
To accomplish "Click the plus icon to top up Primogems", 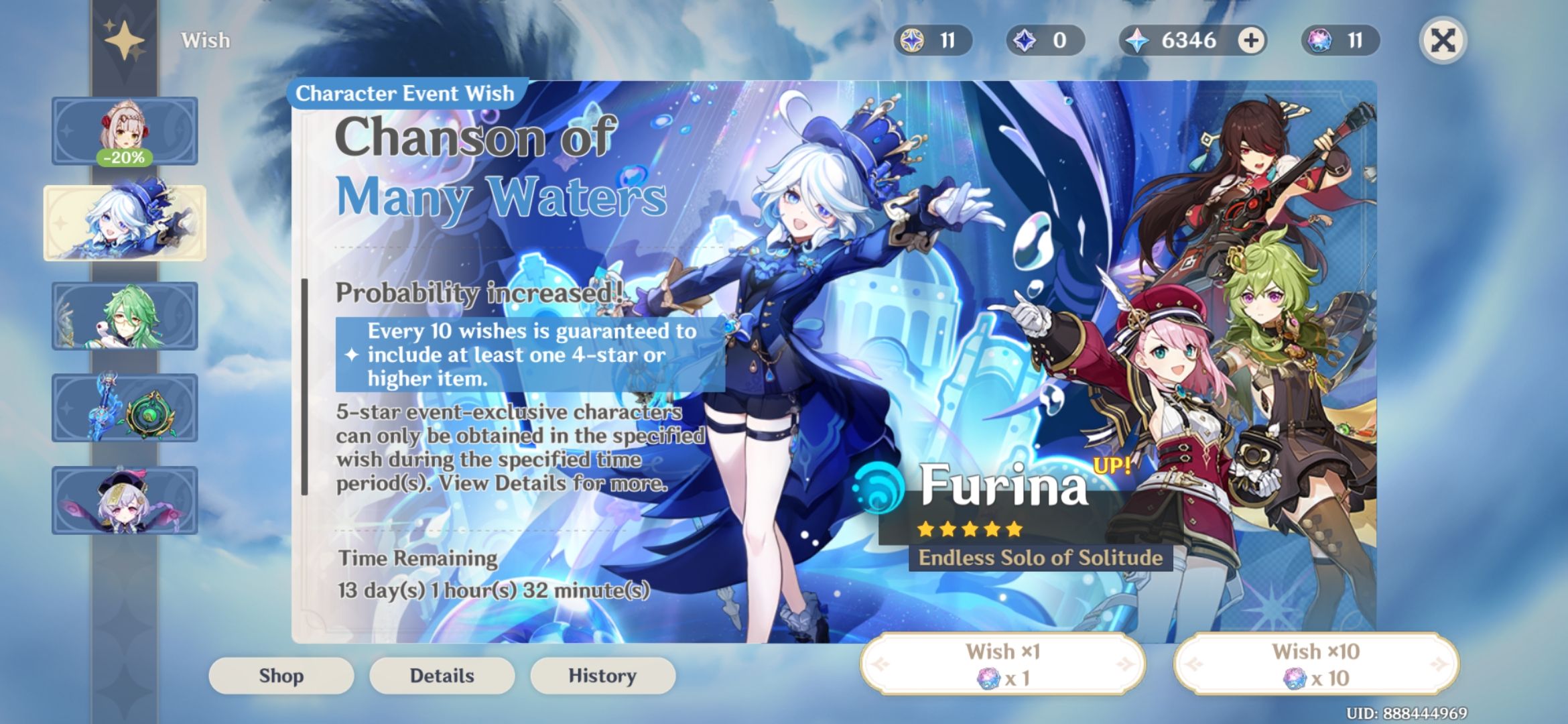I will pyautogui.click(x=1249, y=40).
